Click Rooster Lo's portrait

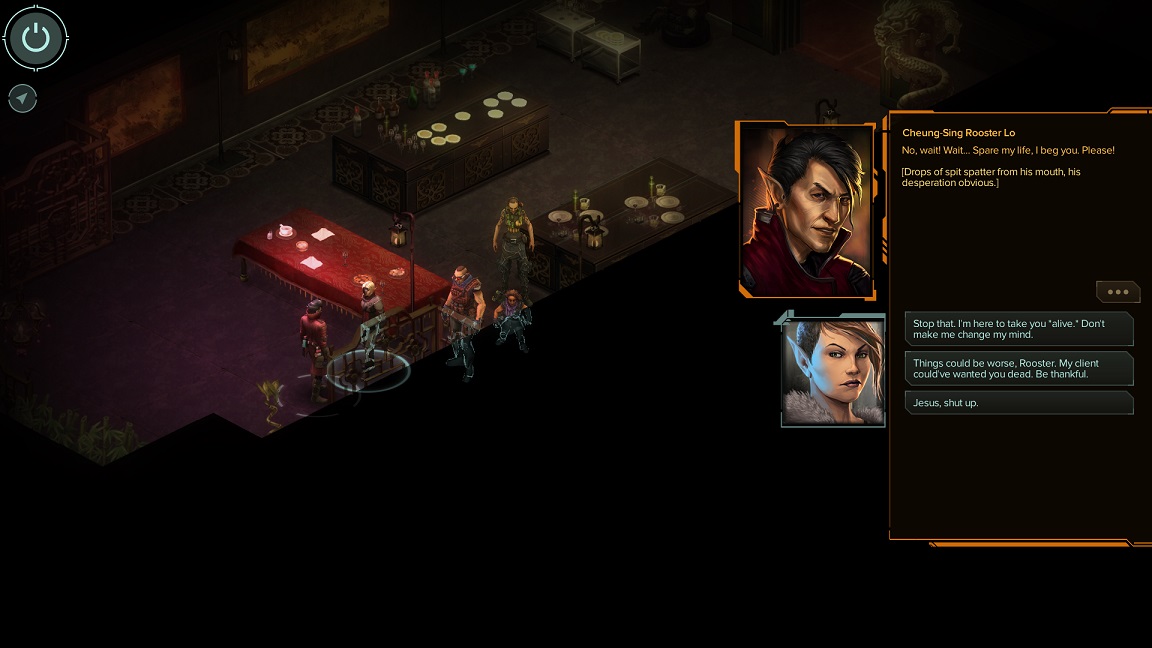(x=806, y=211)
